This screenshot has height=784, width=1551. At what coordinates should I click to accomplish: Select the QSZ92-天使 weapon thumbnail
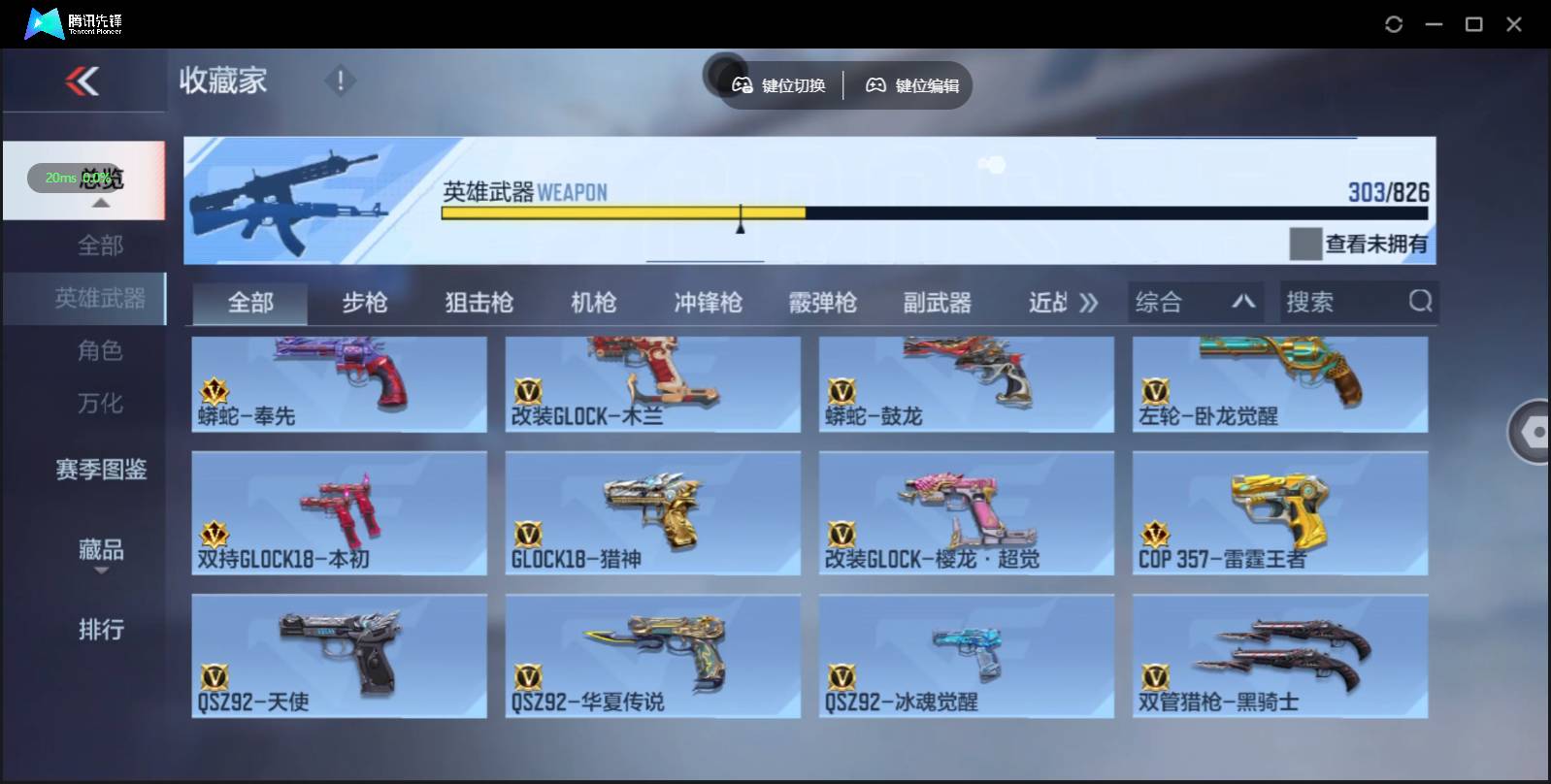[x=339, y=655]
